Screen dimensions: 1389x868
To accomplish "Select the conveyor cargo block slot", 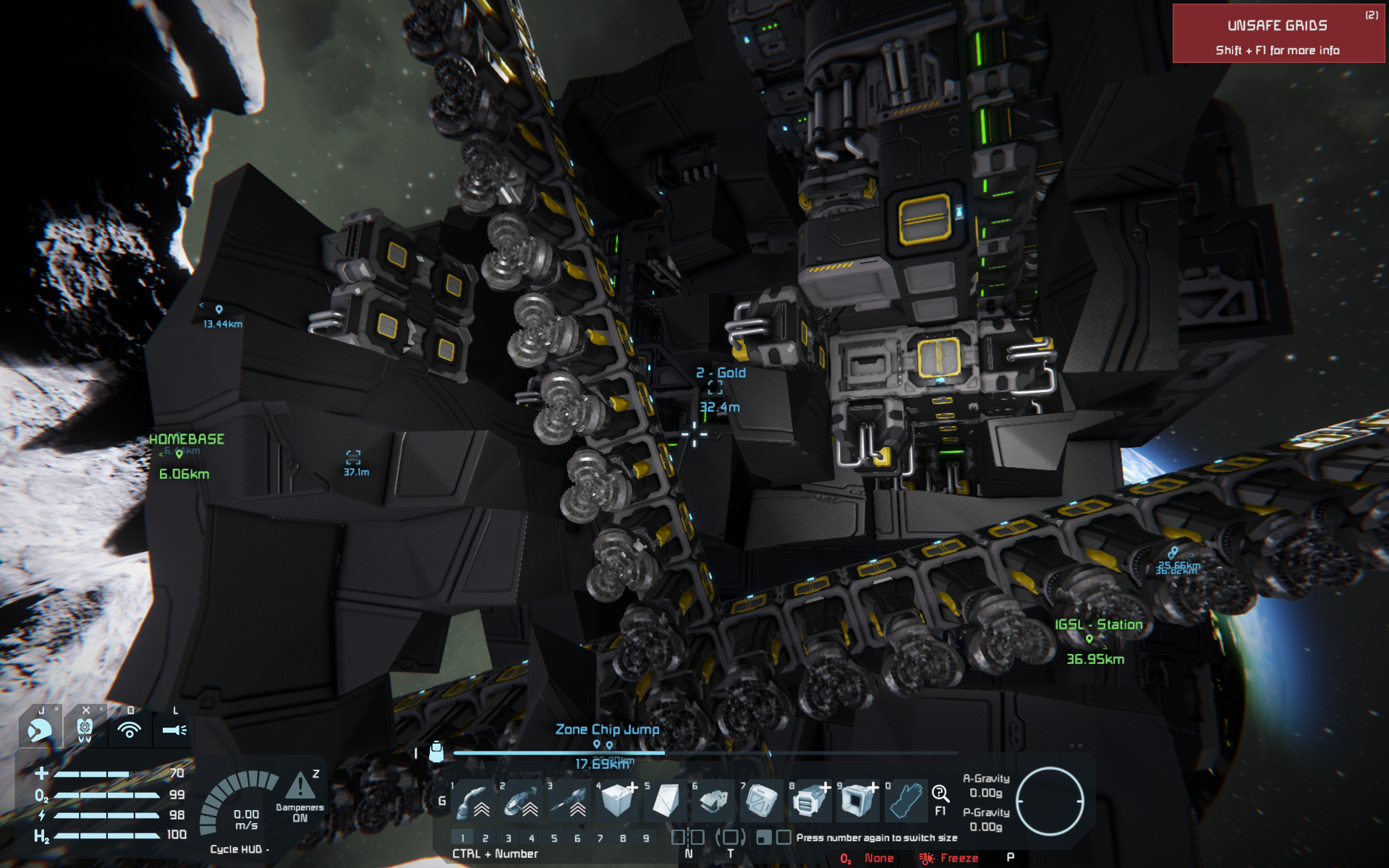I will tap(809, 801).
